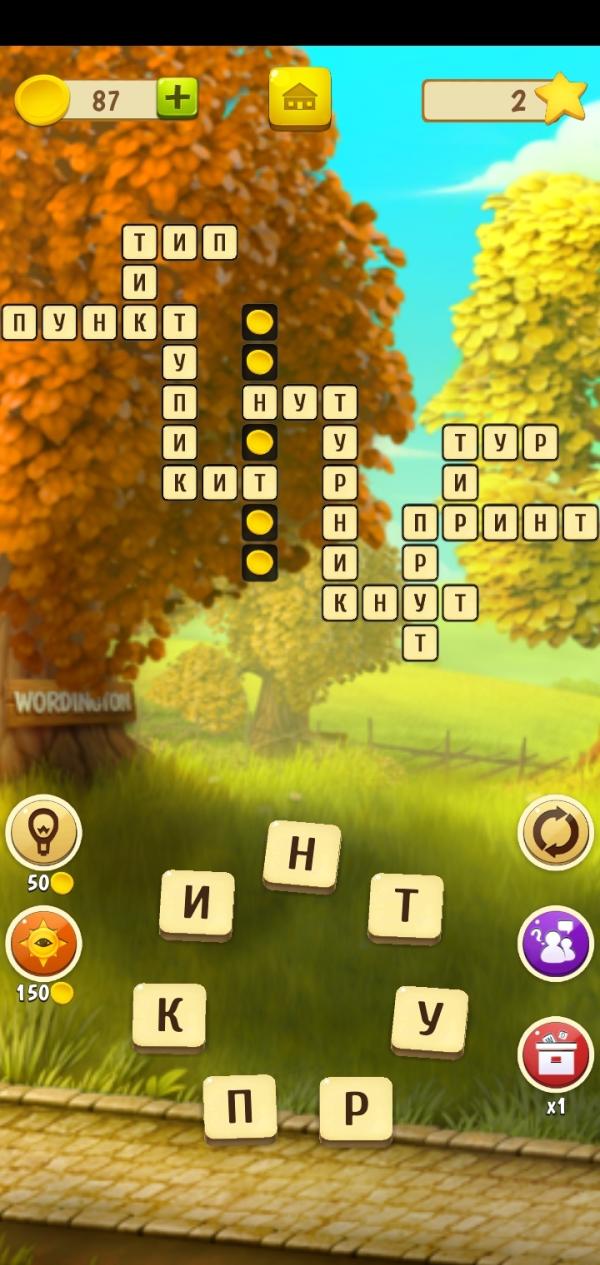Activate the sun eye booster for 150 coins
This screenshot has height=1265, width=600.
click(x=43, y=943)
